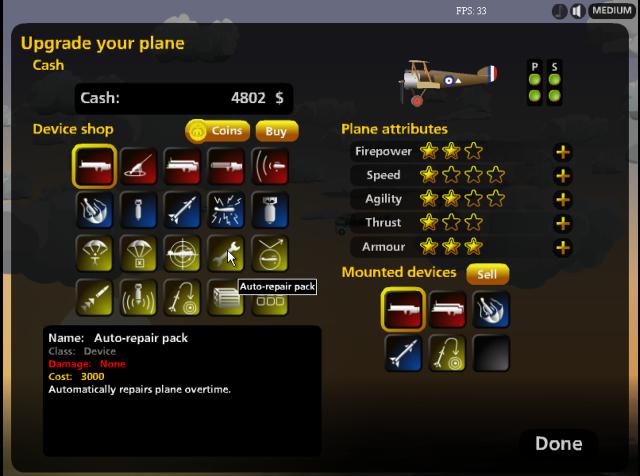Raise the Armour attribute

[563, 247]
